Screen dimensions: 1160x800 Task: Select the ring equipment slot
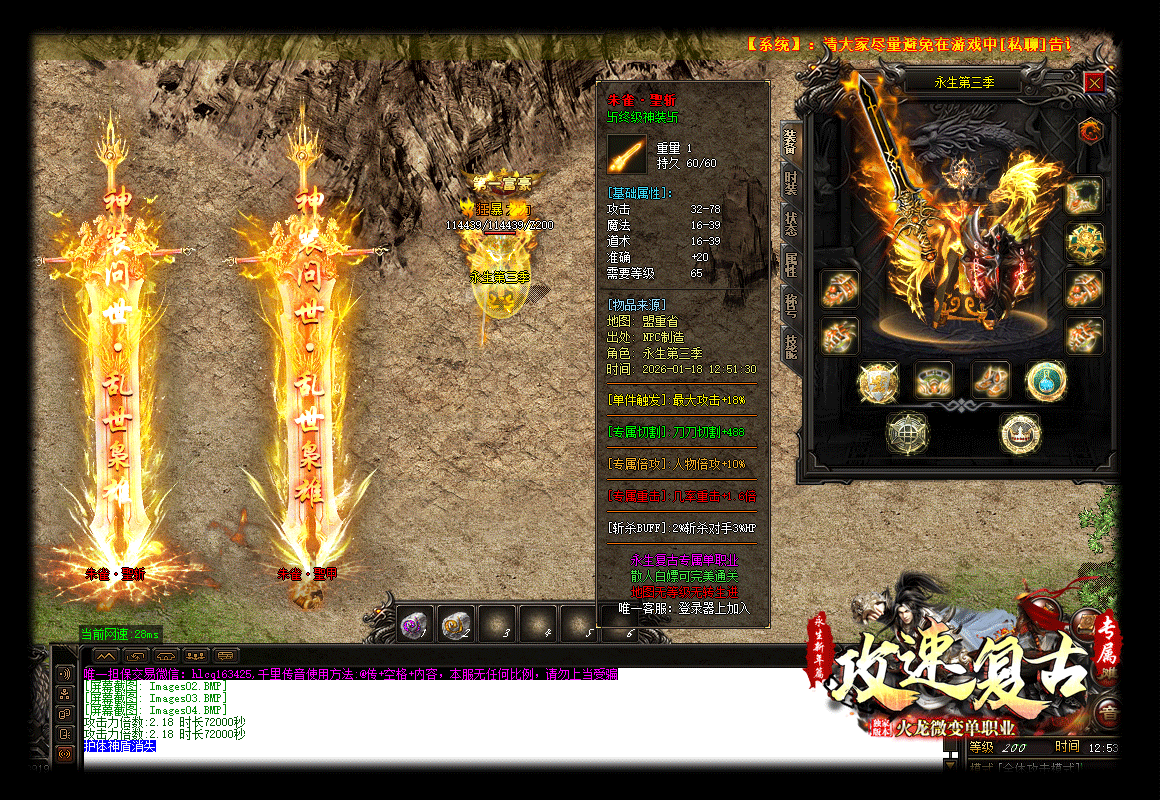click(x=933, y=381)
